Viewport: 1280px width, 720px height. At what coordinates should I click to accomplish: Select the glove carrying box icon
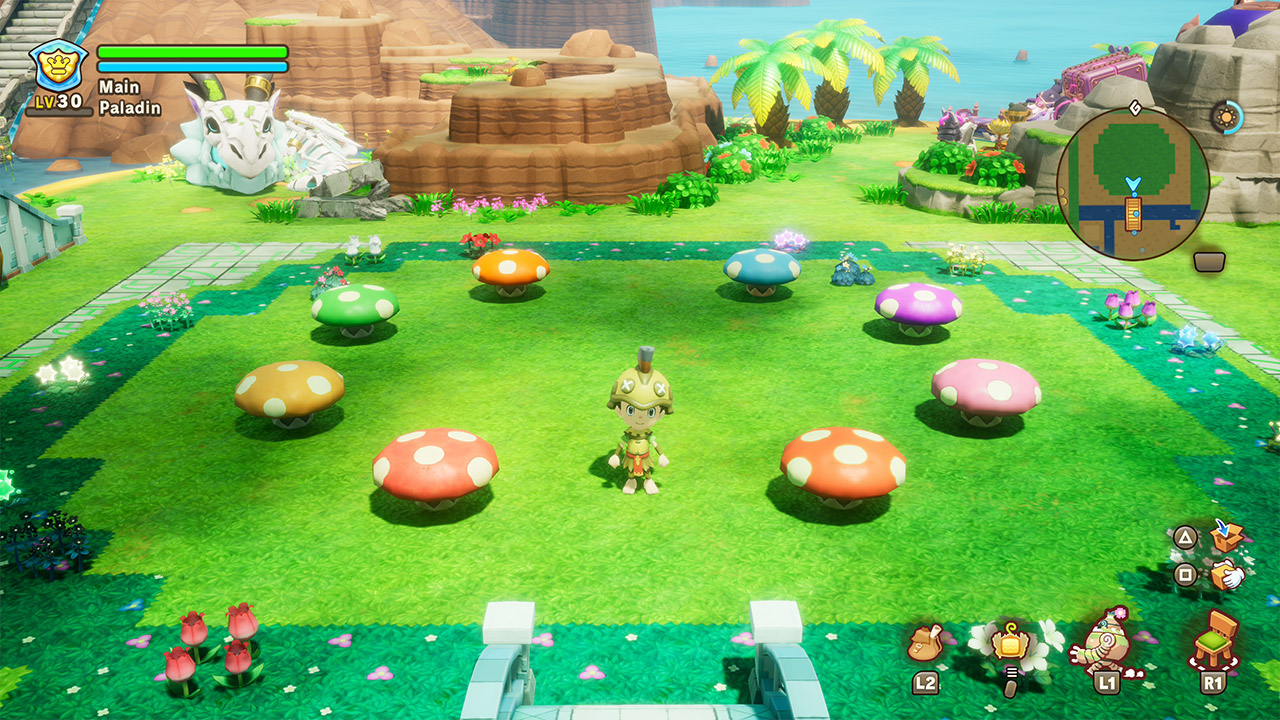(1226, 575)
